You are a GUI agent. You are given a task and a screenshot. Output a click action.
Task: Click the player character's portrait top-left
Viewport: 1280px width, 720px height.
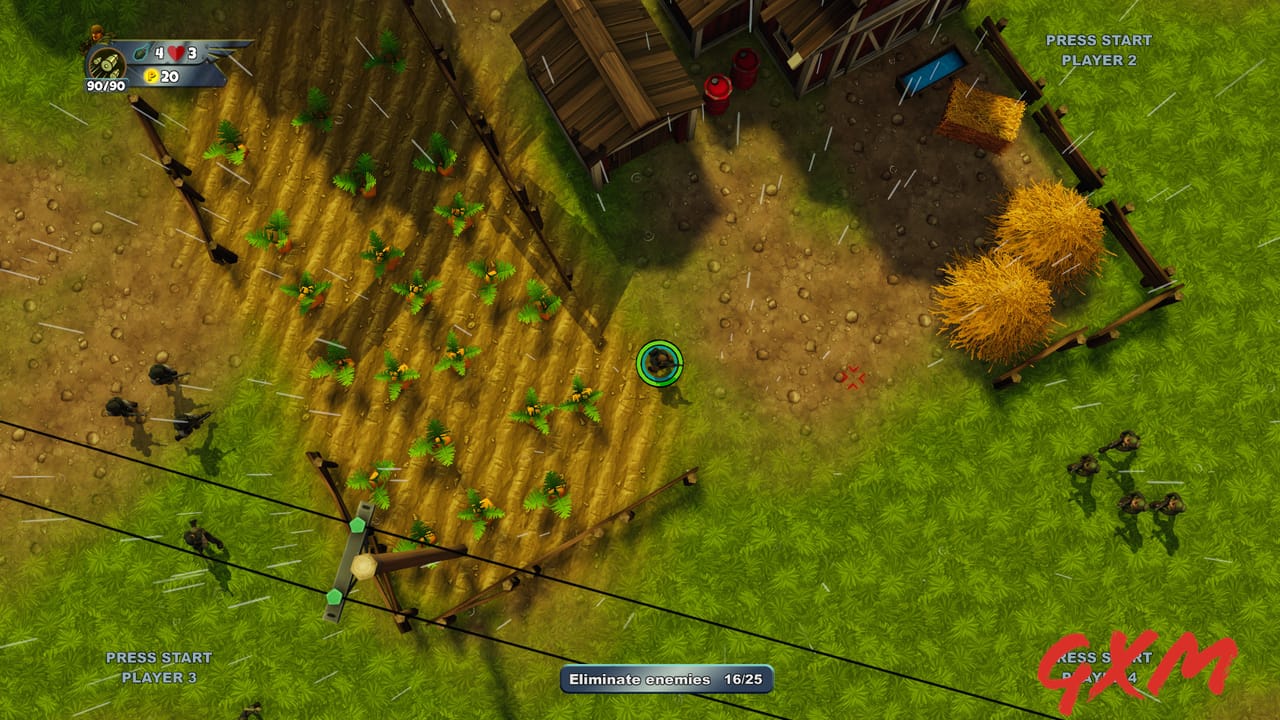pos(97,32)
